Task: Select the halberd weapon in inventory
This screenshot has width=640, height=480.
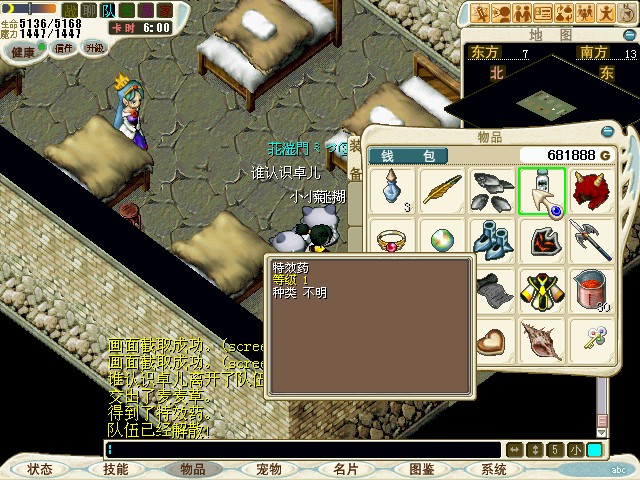Action: click(x=591, y=240)
